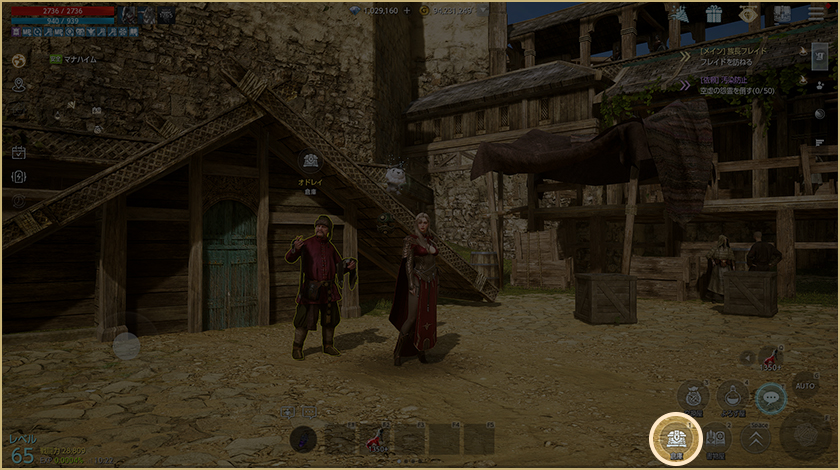Open the calendar schedule icon
Viewport: 840px width, 470px height.
click(18, 153)
